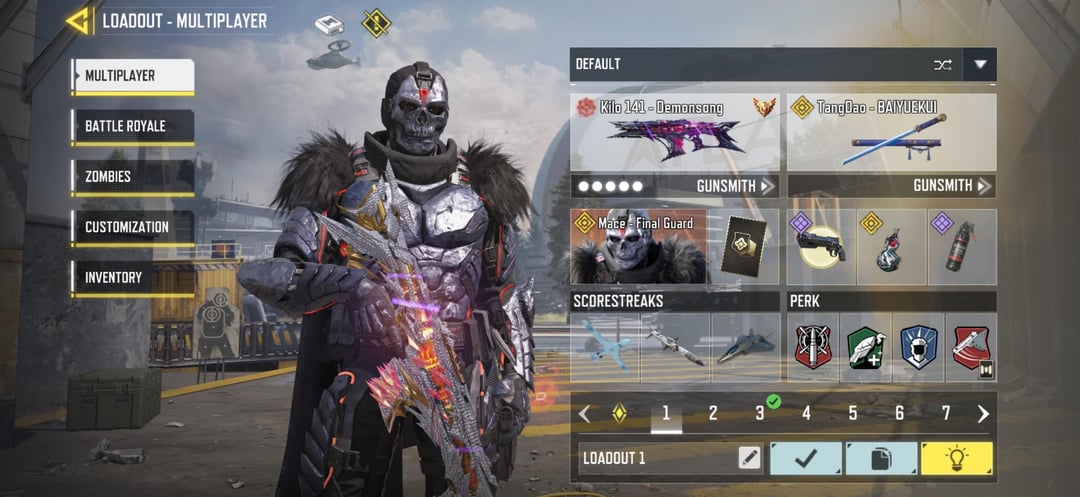Copy the loadout with the duplicate button
The height and width of the screenshot is (497, 1080).
click(881, 458)
